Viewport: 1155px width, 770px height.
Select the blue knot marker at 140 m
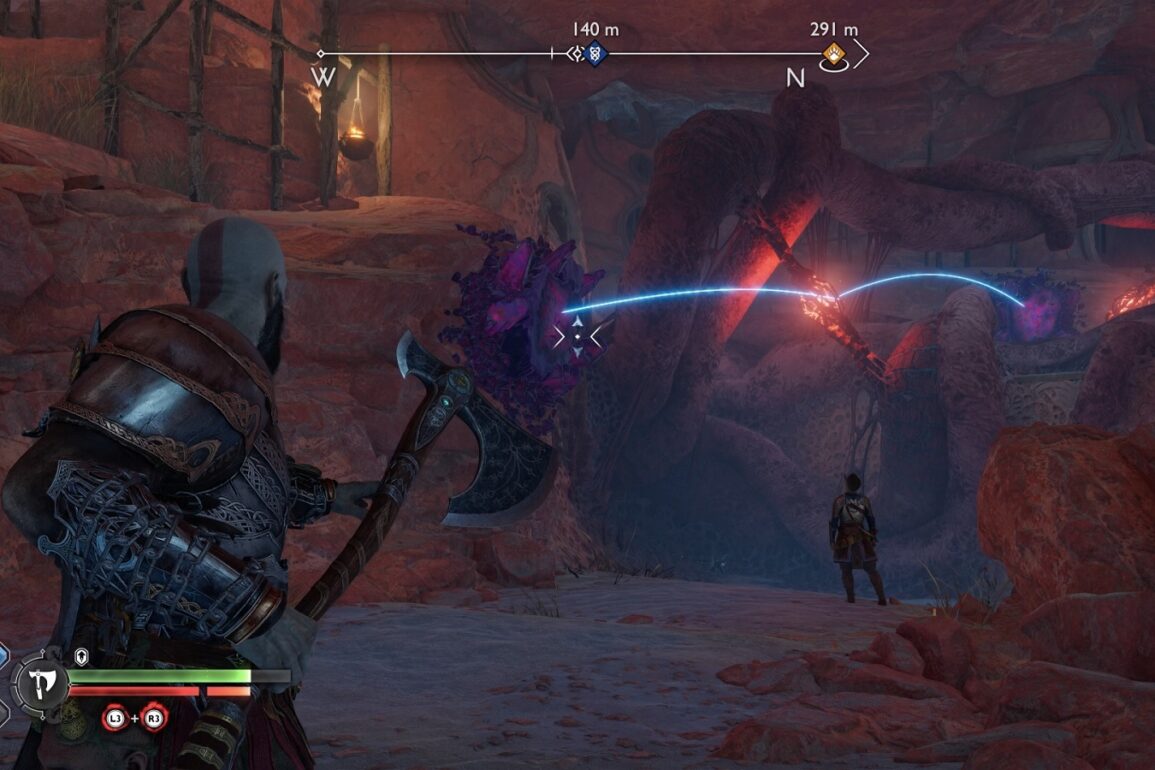click(x=595, y=54)
